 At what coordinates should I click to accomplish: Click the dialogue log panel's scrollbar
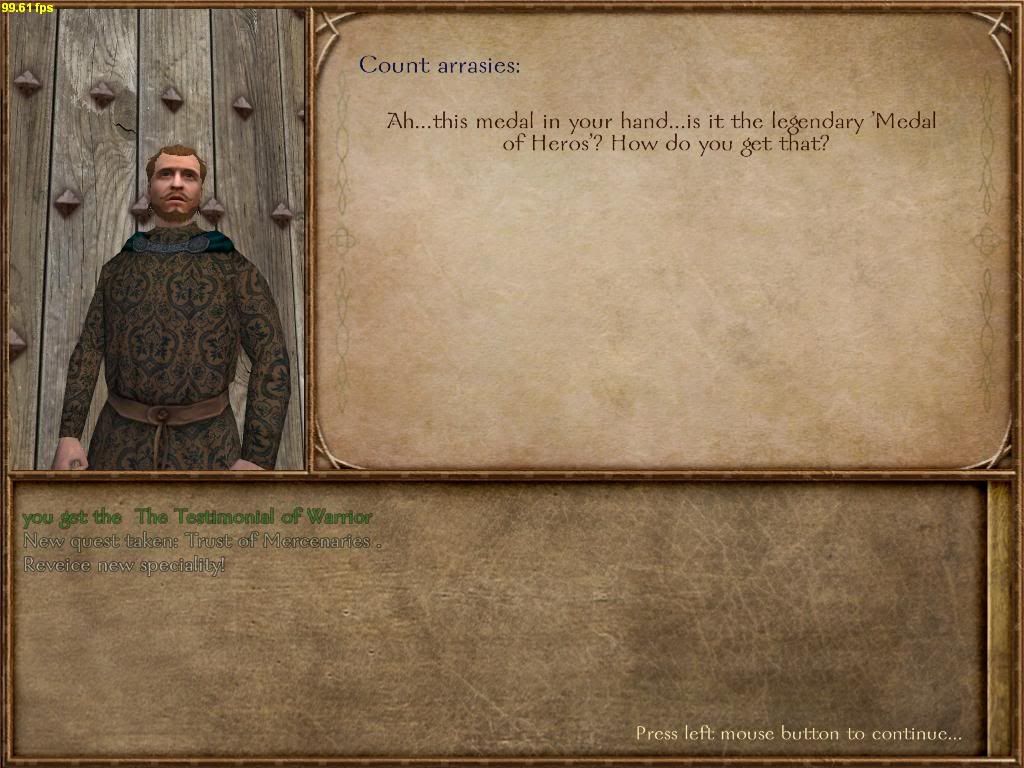click(999, 618)
